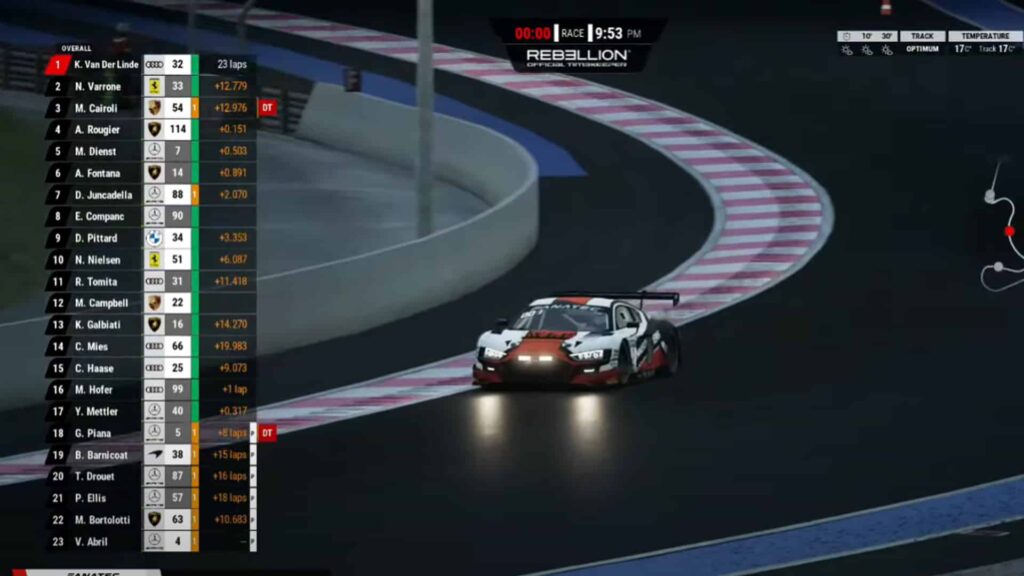Open the weather forecast widget

point(866,43)
